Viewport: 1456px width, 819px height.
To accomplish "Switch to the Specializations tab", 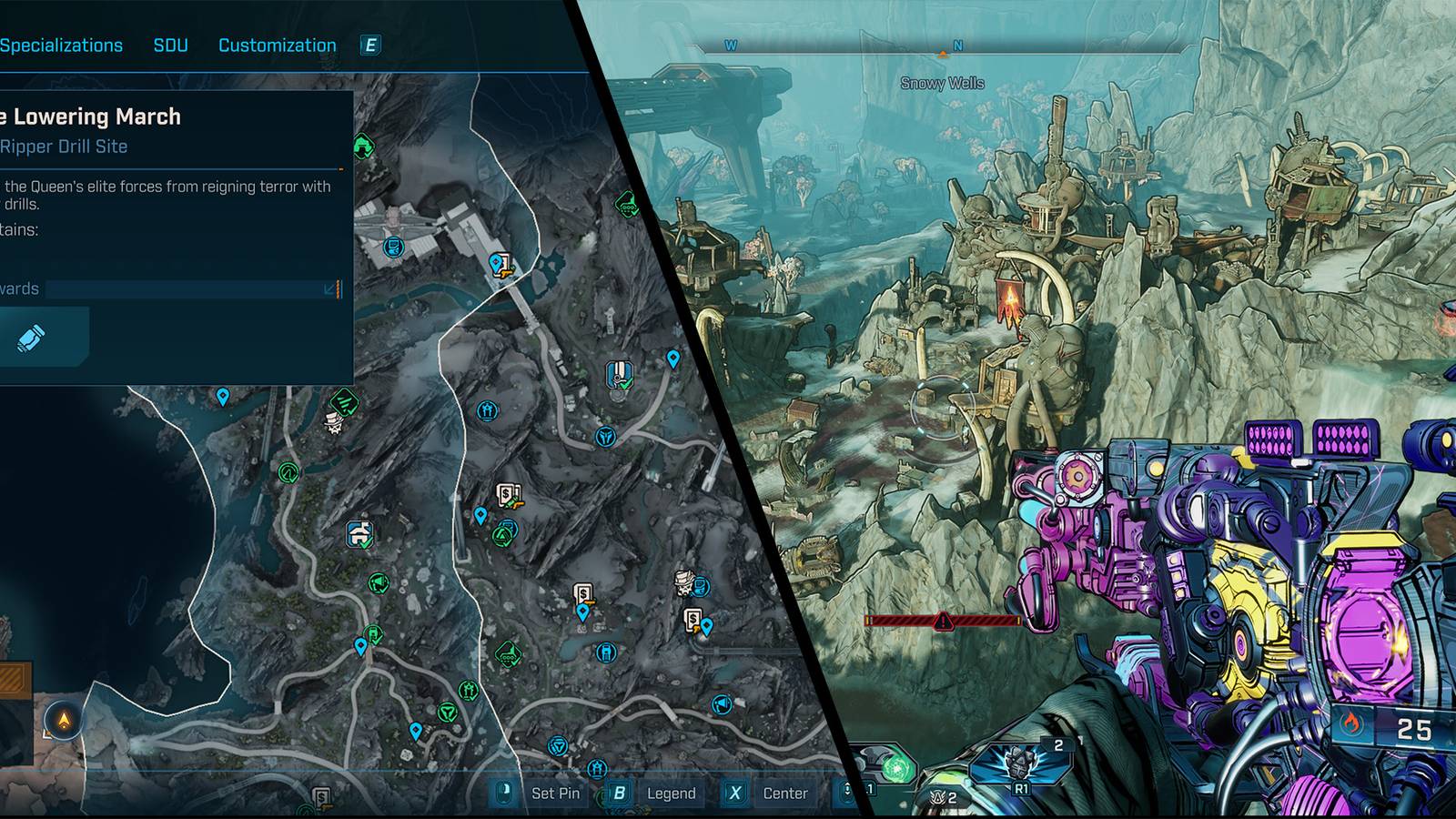I will (x=61, y=45).
